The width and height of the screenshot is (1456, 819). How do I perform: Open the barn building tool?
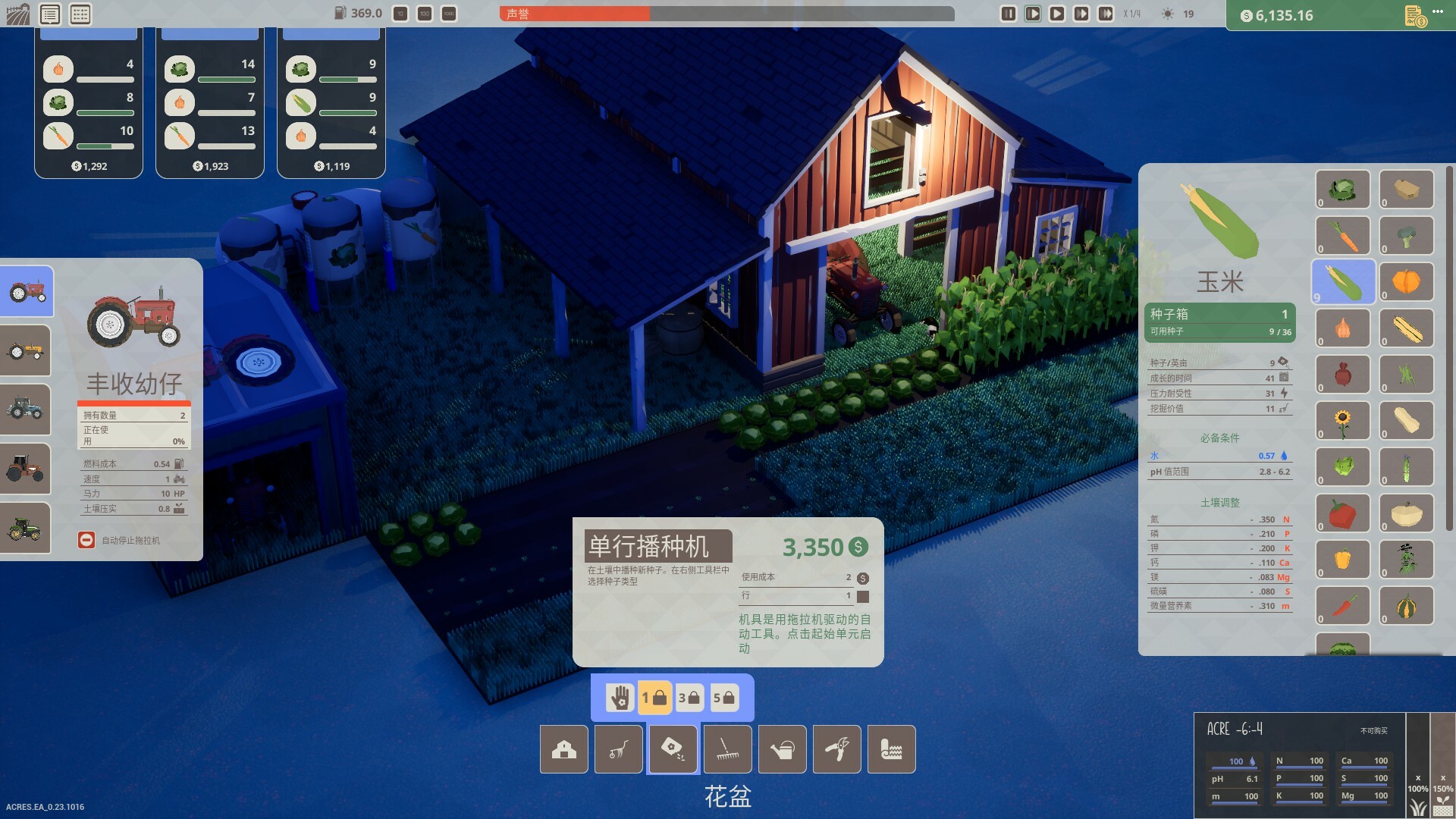click(563, 749)
